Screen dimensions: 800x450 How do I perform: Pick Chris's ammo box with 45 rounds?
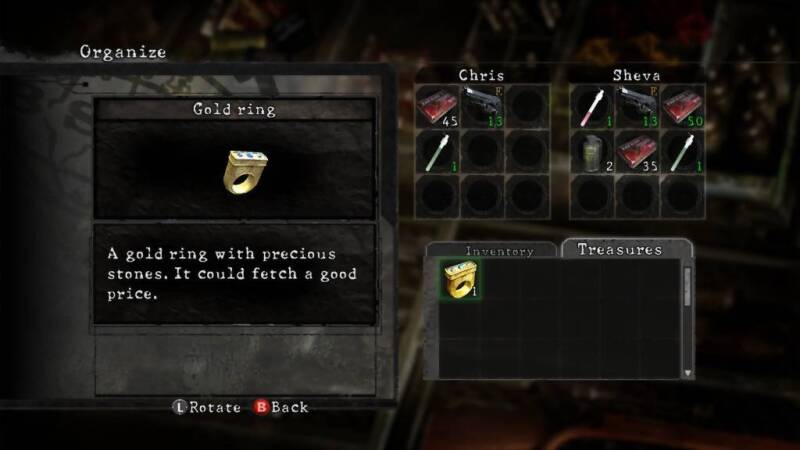436,106
